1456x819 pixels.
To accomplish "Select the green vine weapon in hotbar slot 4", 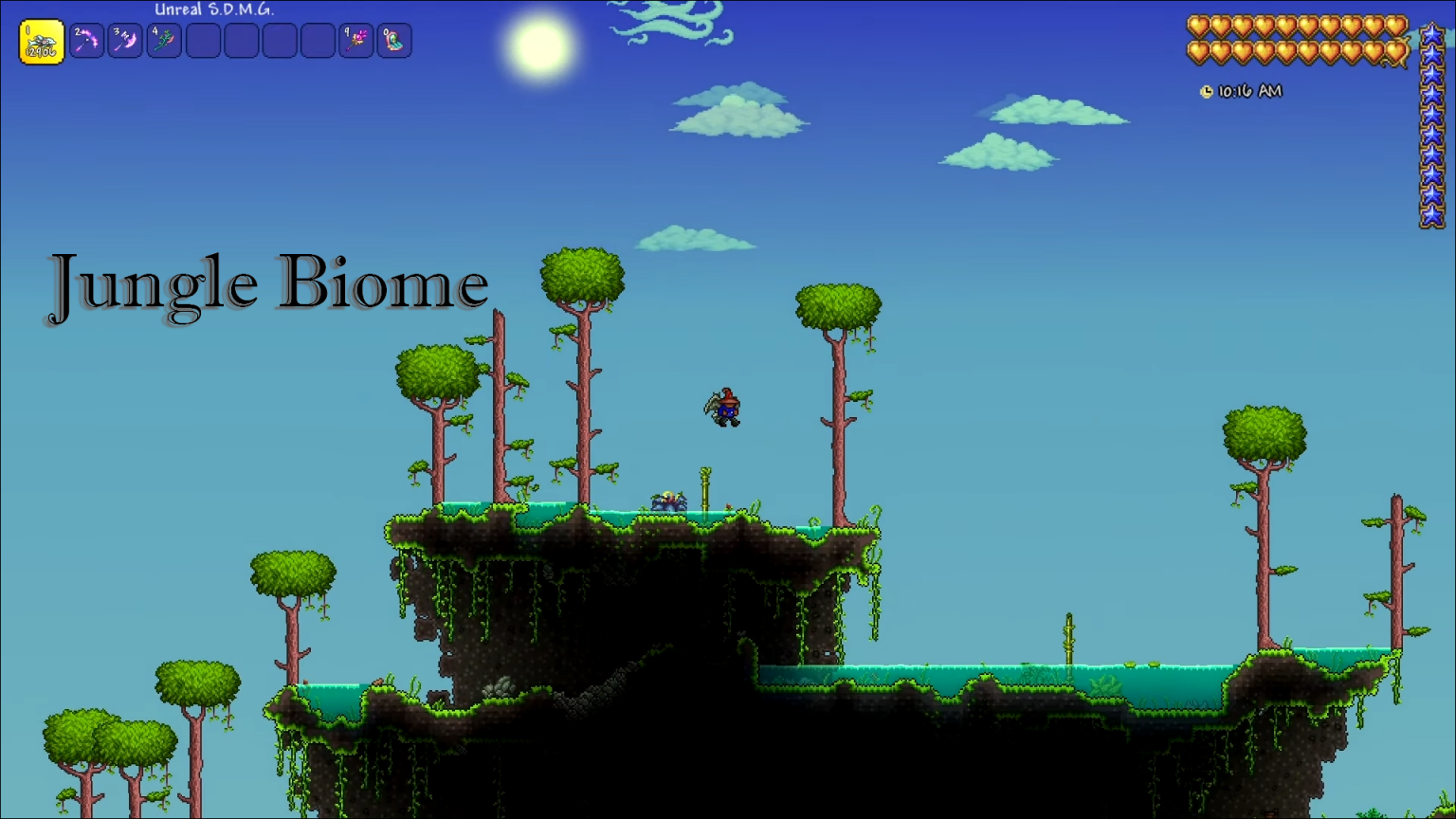I will [163, 41].
